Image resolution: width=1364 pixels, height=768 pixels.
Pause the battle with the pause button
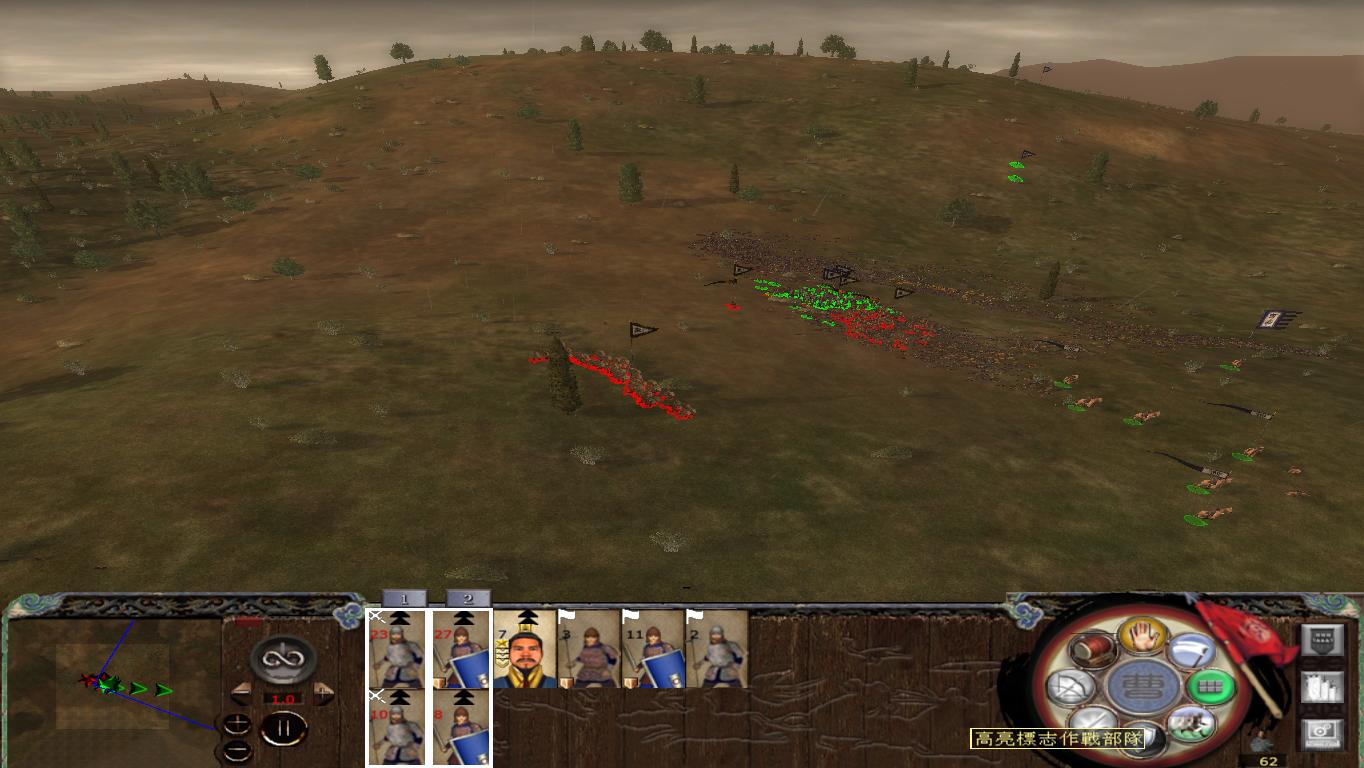283,727
